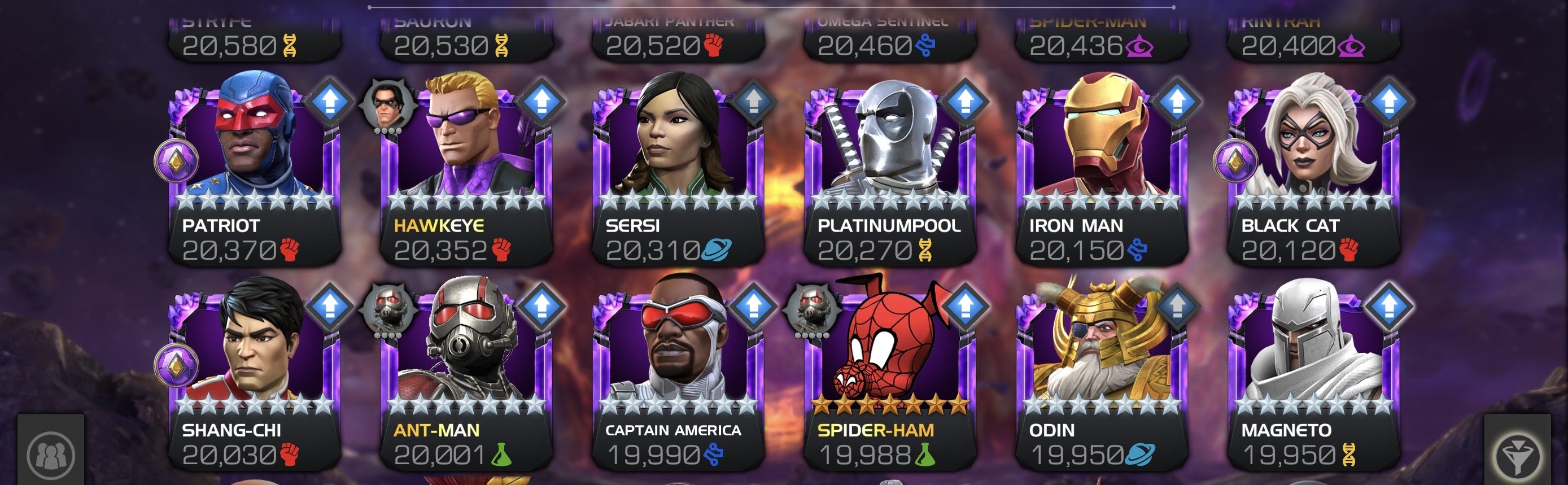Open Sersi's champion card
The image size is (1568, 485).
tap(678, 171)
